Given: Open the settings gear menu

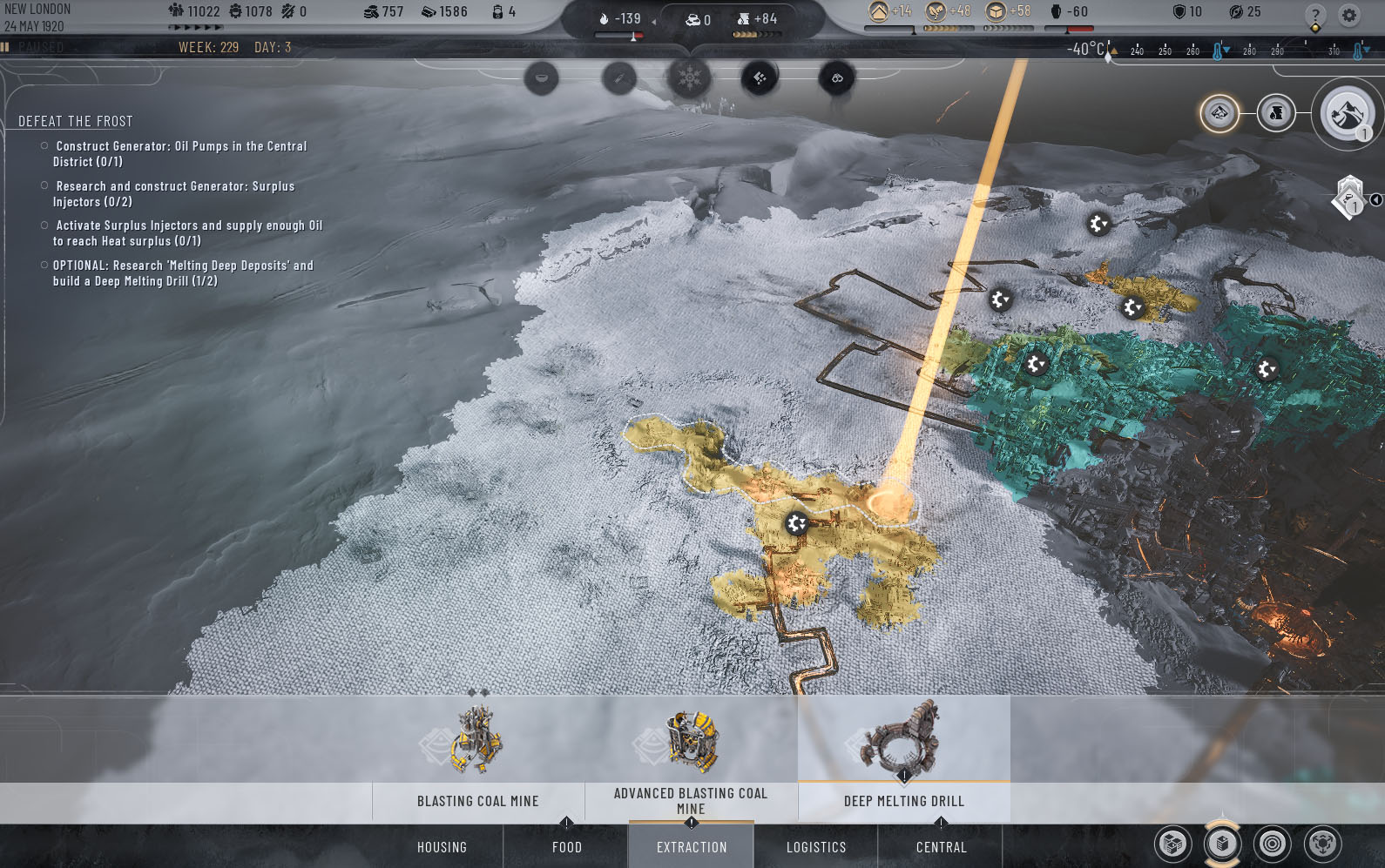Looking at the screenshot, I should coord(1349,15).
